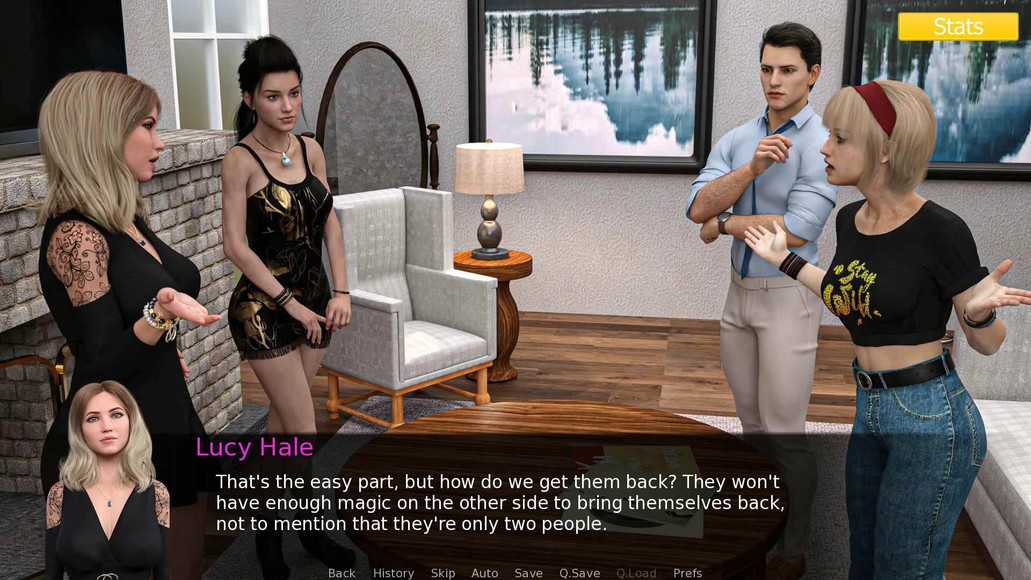Activate Skip in the quick menu
This screenshot has width=1031, height=580.
[443, 573]
